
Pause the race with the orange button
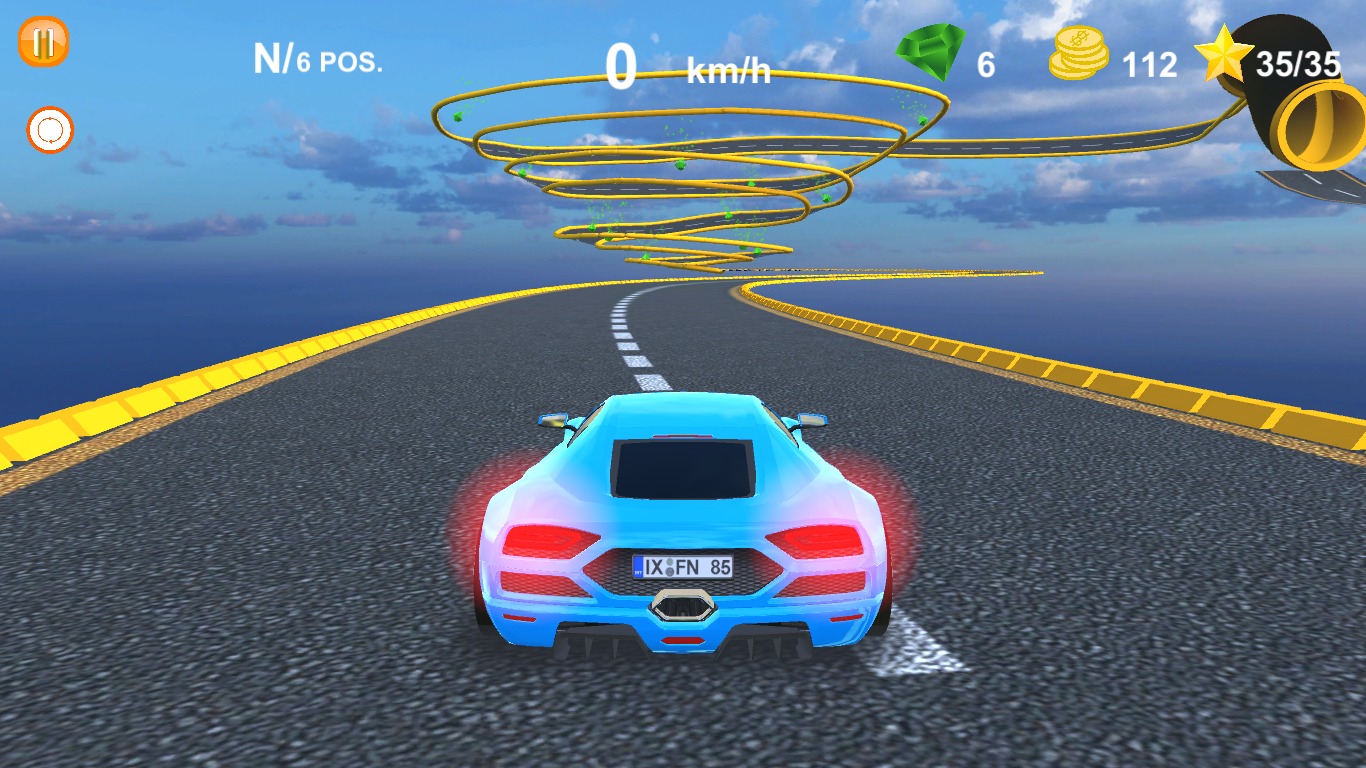coord(44,43)
